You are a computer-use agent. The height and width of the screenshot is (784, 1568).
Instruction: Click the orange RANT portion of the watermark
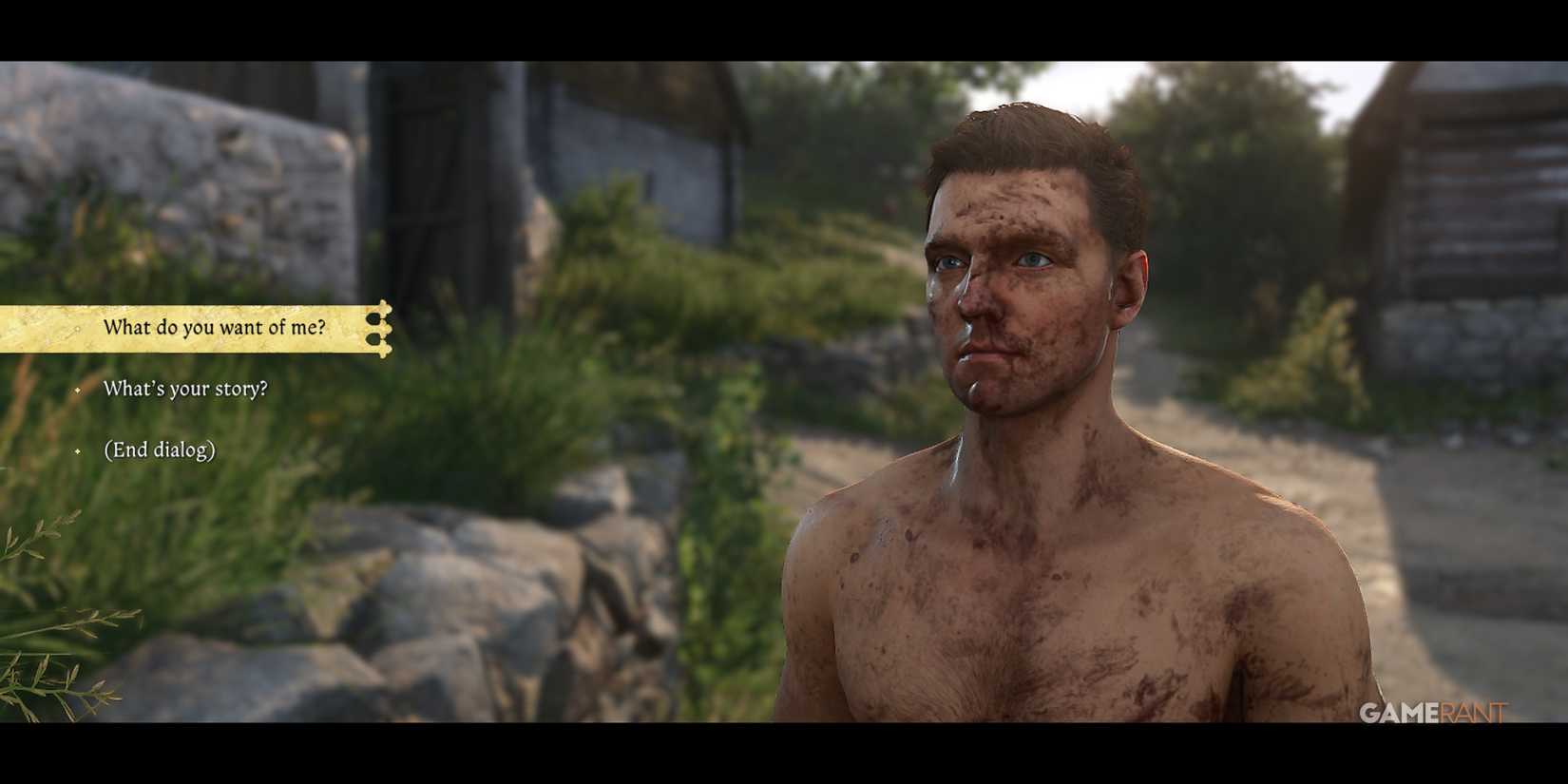tap(1472, 712)
